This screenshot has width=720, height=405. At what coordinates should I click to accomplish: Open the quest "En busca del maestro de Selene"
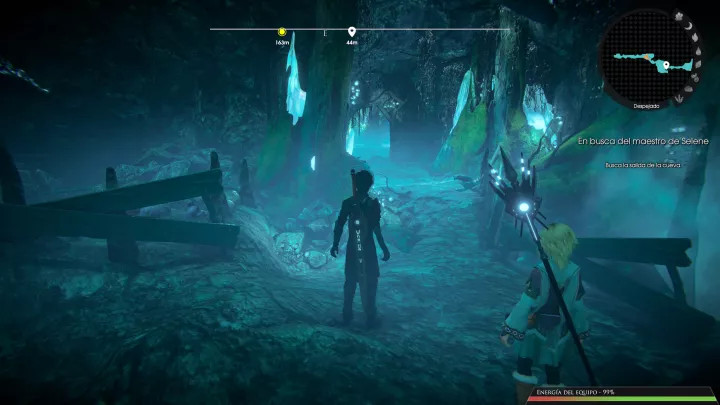pos(643,142)
